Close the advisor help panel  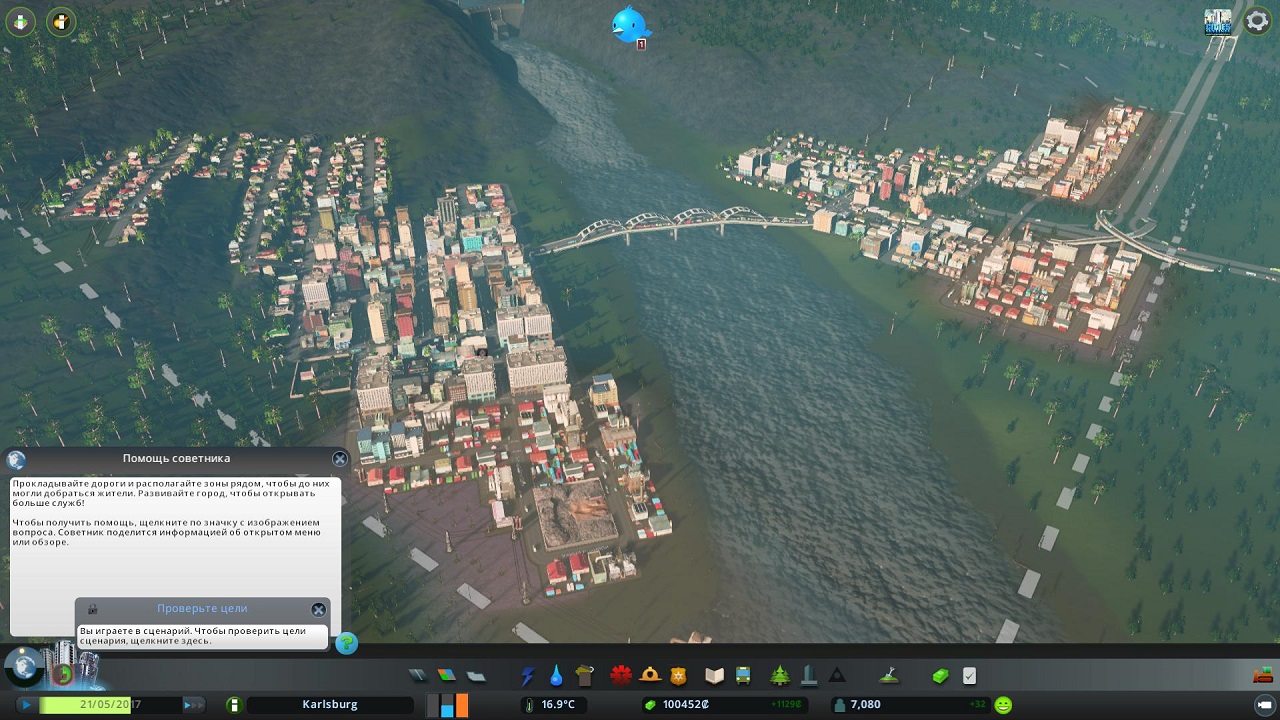click(x=340, y=459)
